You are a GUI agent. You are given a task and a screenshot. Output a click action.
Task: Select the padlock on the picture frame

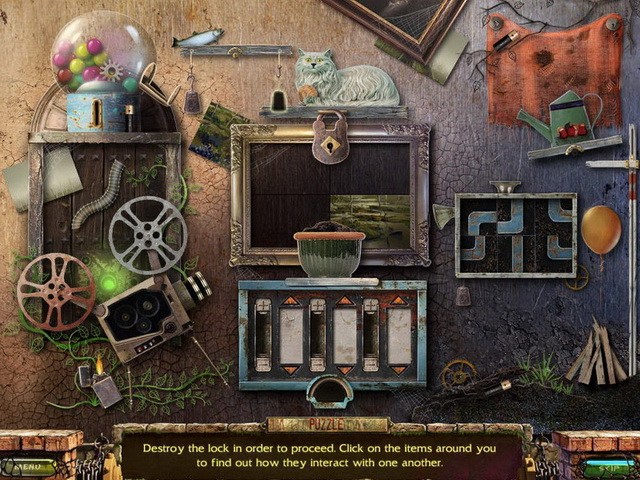329,138
